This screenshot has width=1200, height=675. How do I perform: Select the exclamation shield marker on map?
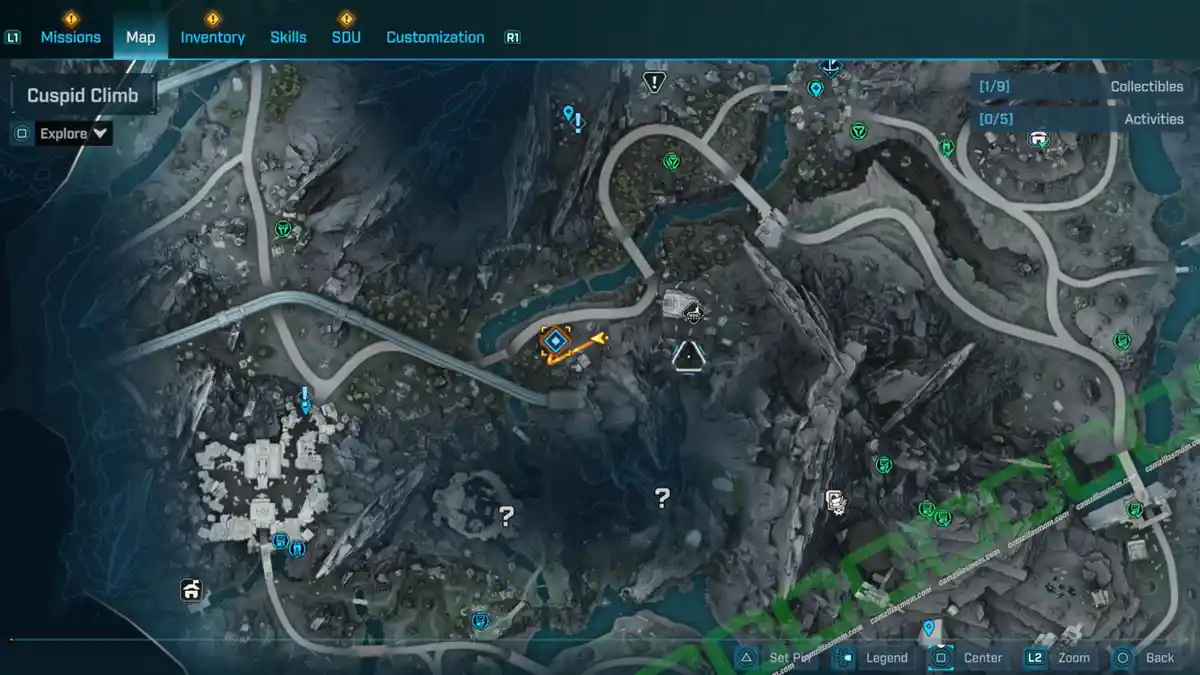(654, 81)
